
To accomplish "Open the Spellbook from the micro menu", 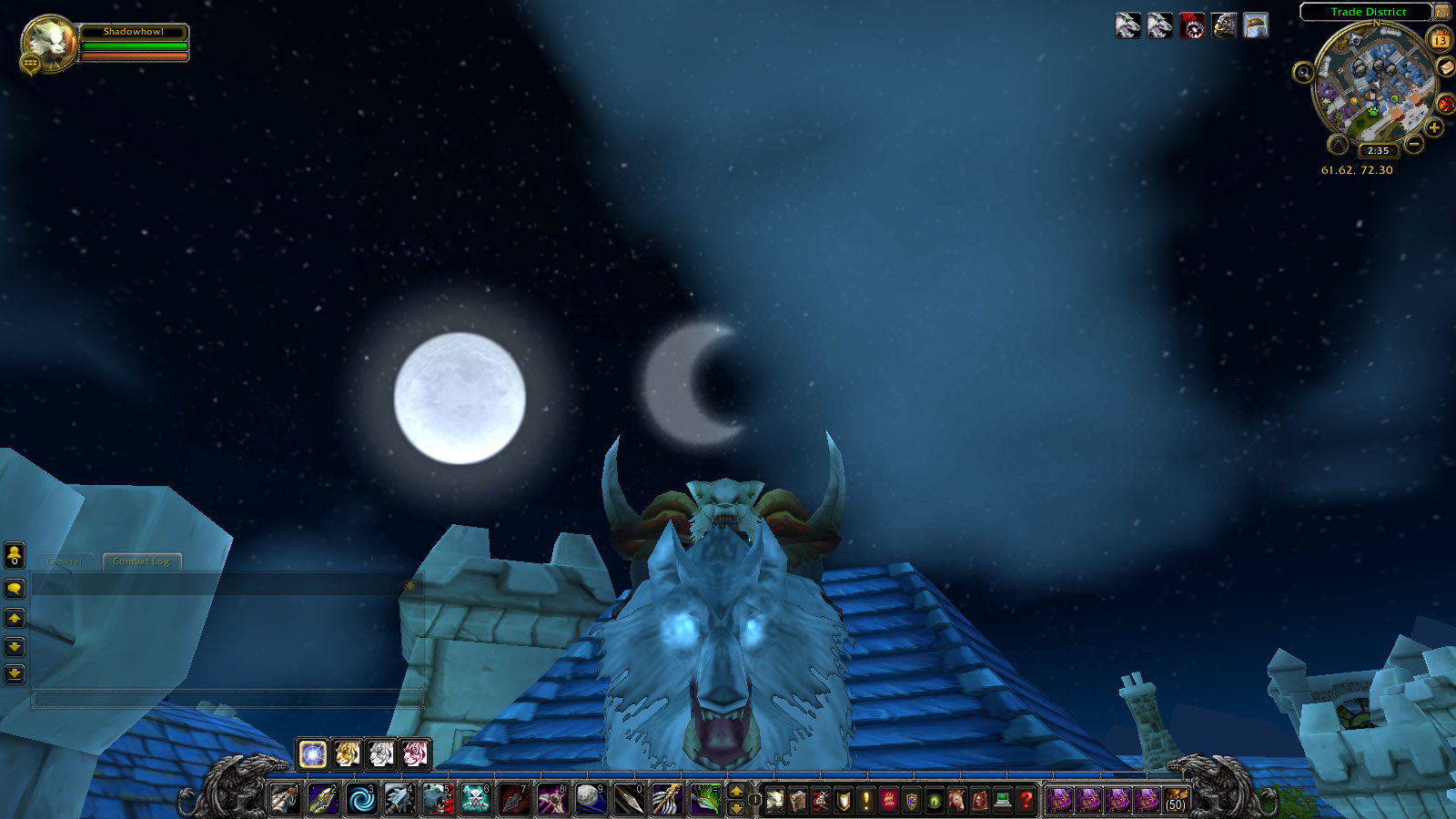I will pos(796,799).
